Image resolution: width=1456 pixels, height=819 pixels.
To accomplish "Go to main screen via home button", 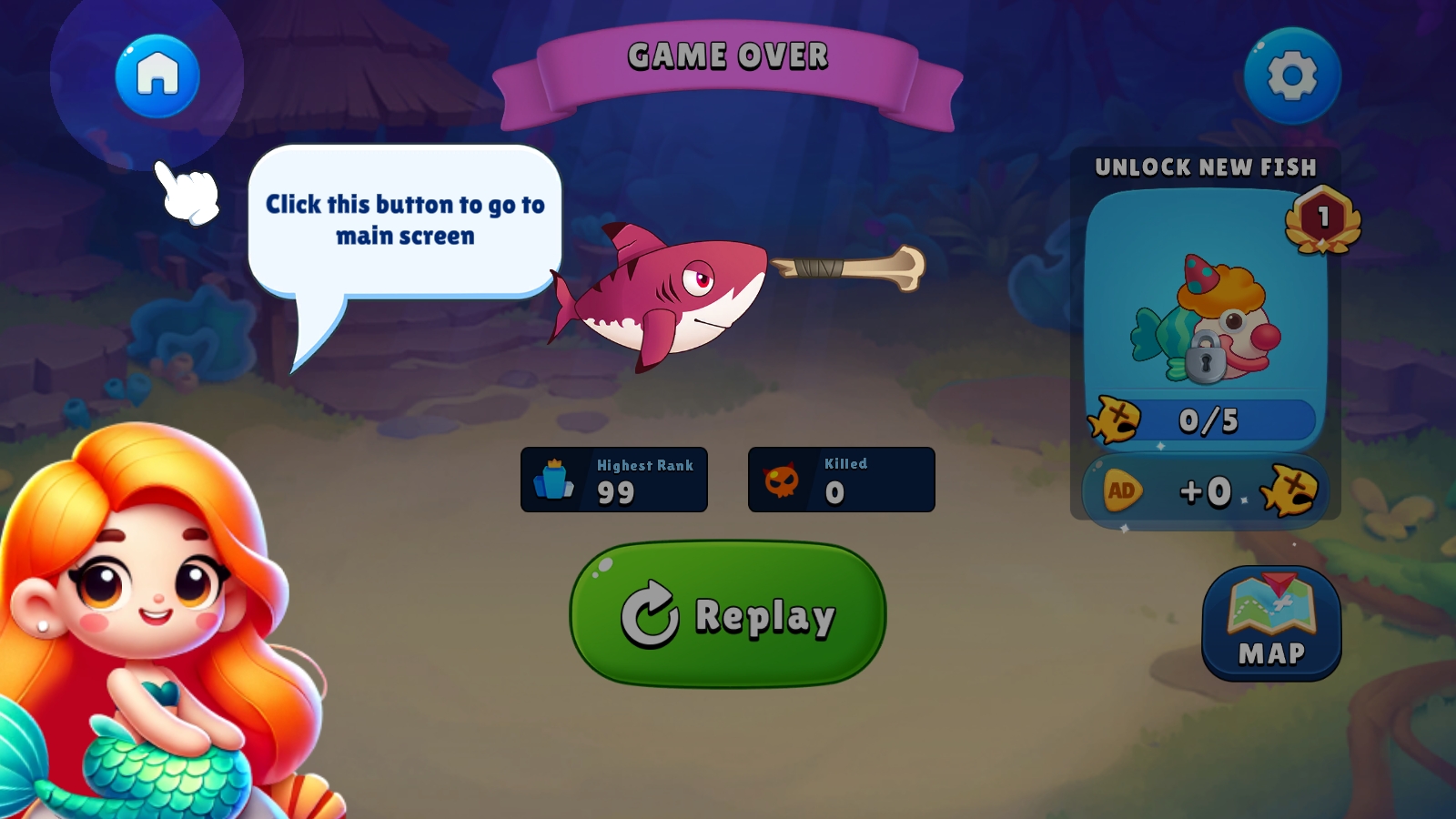I will [x=157, y=76].
